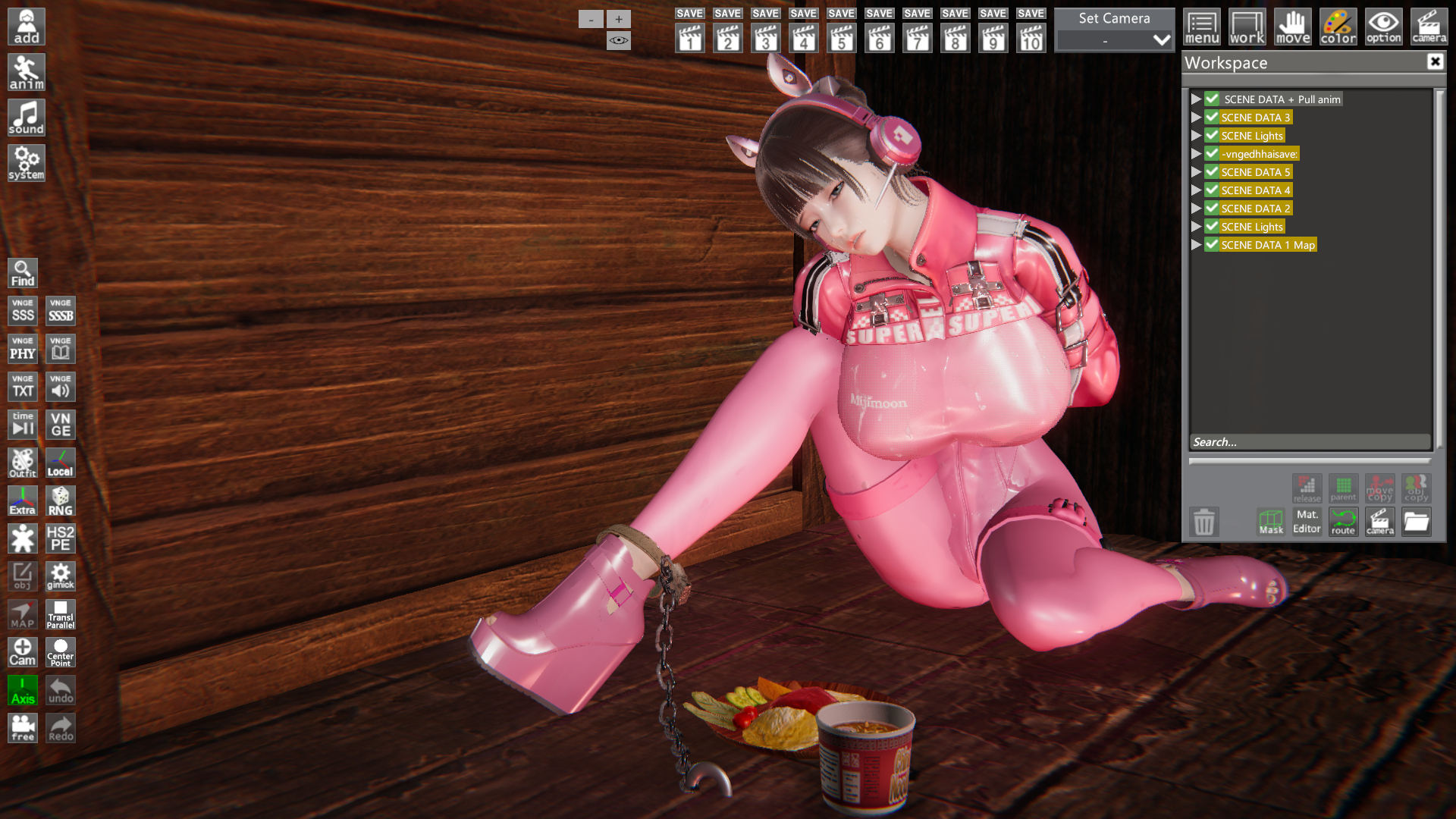
Task: Open the sound menu
Action: coord(27,118)
